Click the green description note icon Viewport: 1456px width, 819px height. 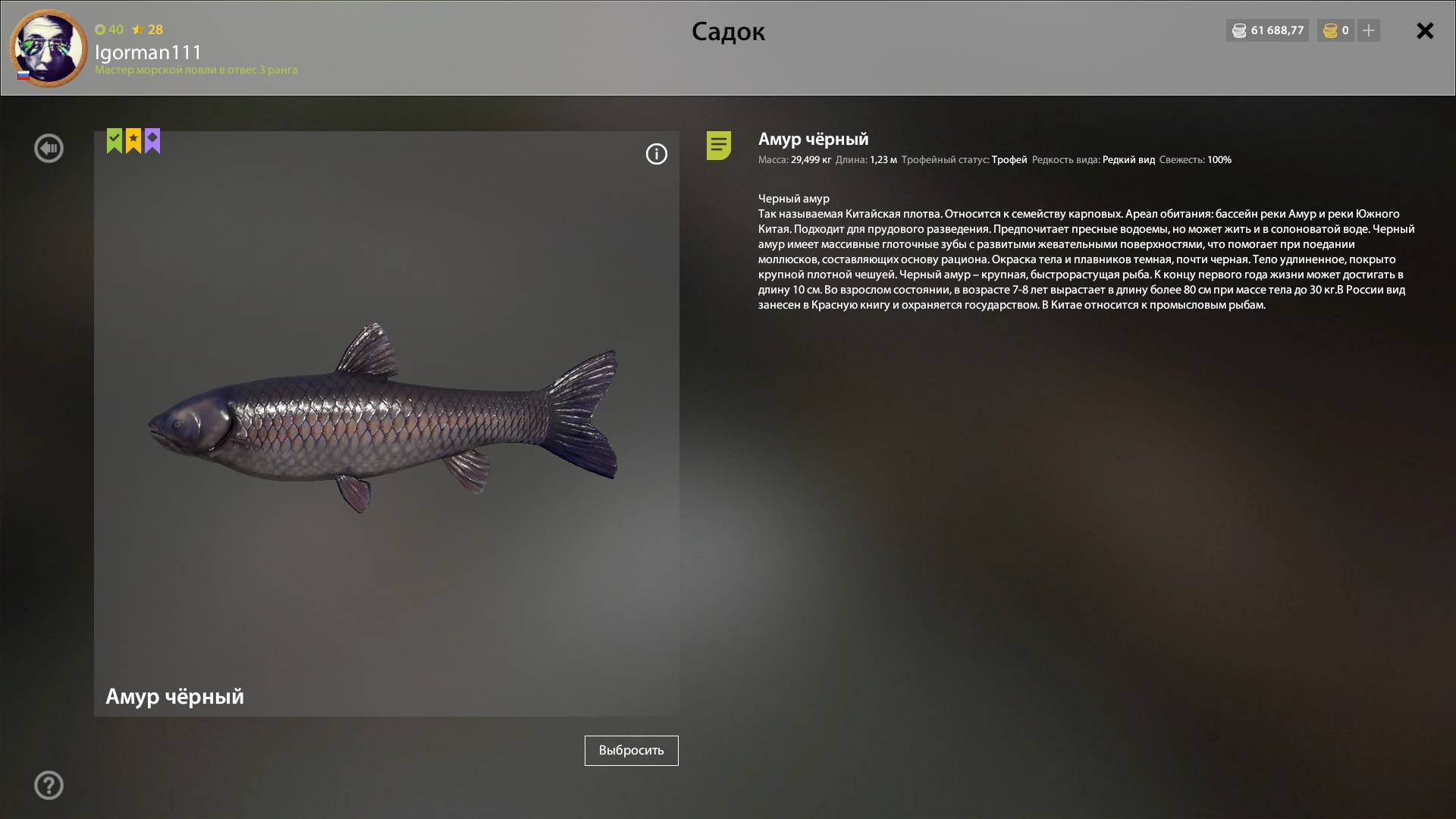pyautogui.click(x=719, y=146)
